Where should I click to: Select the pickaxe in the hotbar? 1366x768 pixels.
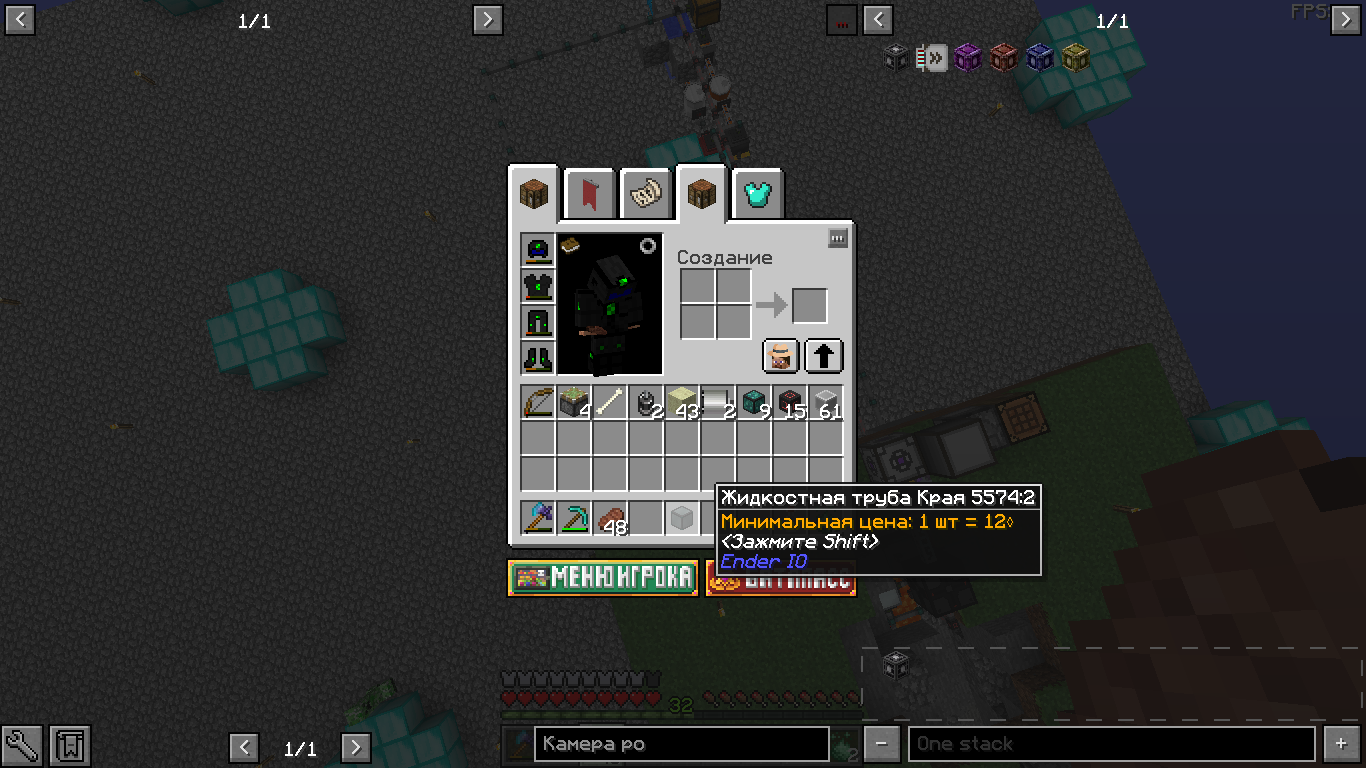(x=574, y=518)
